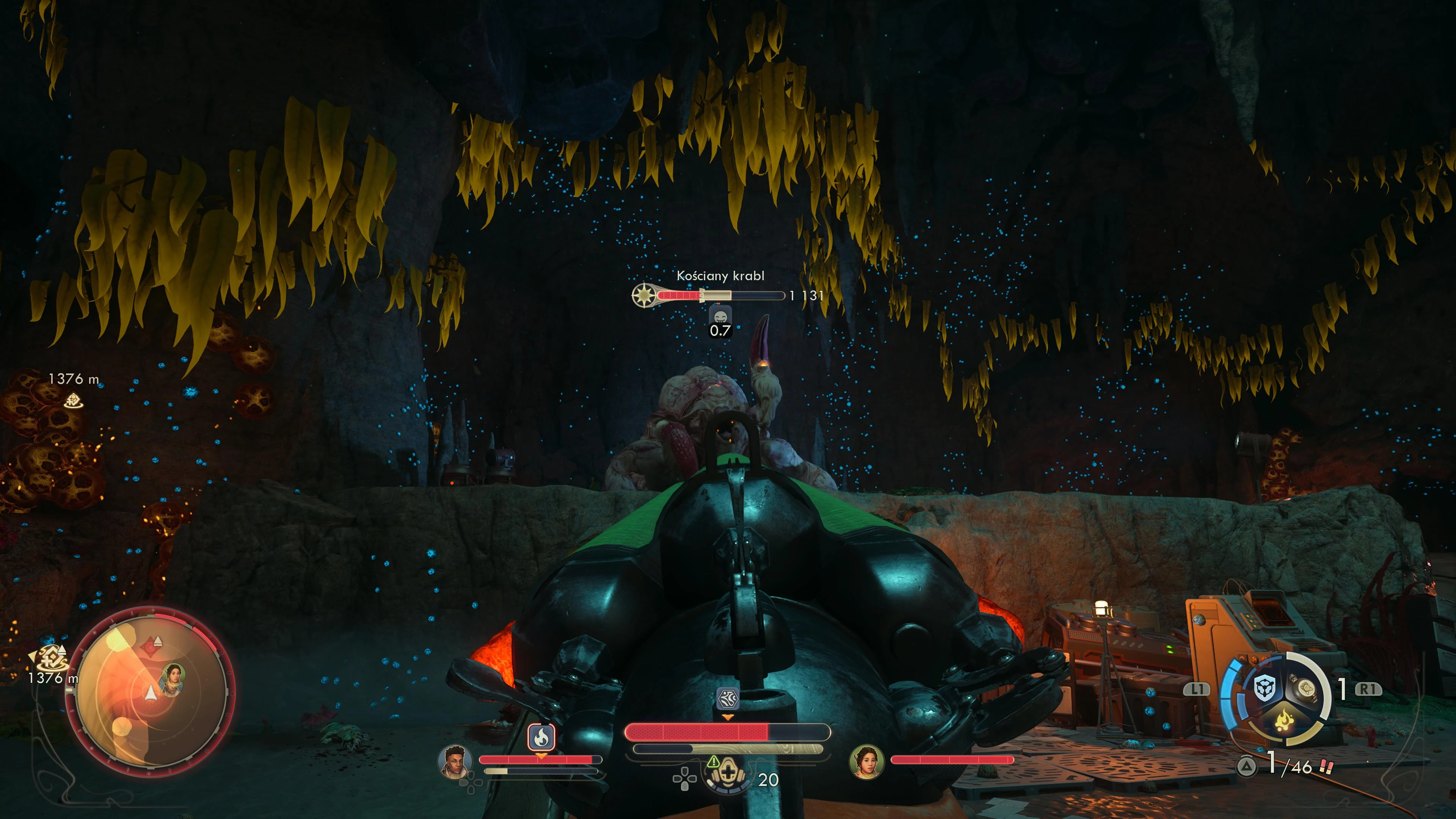This screenshot has height=819, width=1456.
Task: Select the red diamond enemy marker on minimap
Action: pyautogui.click(x=151, y=645)
